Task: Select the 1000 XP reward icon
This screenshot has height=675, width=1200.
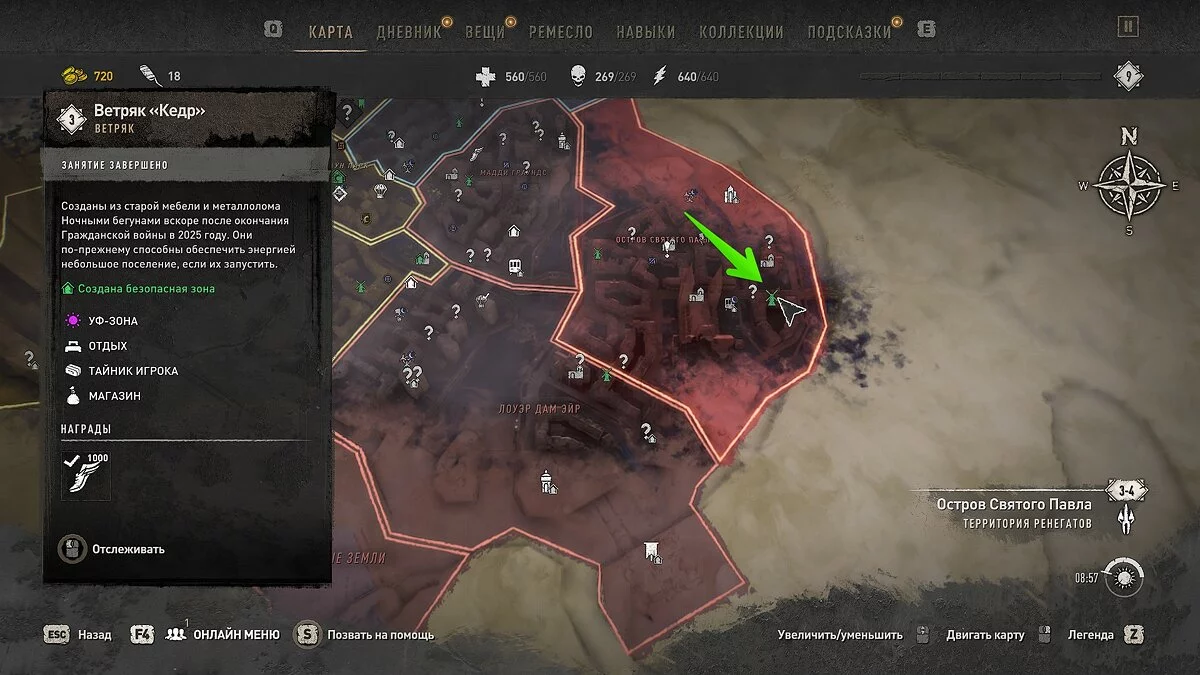Action: pos(85,474)
